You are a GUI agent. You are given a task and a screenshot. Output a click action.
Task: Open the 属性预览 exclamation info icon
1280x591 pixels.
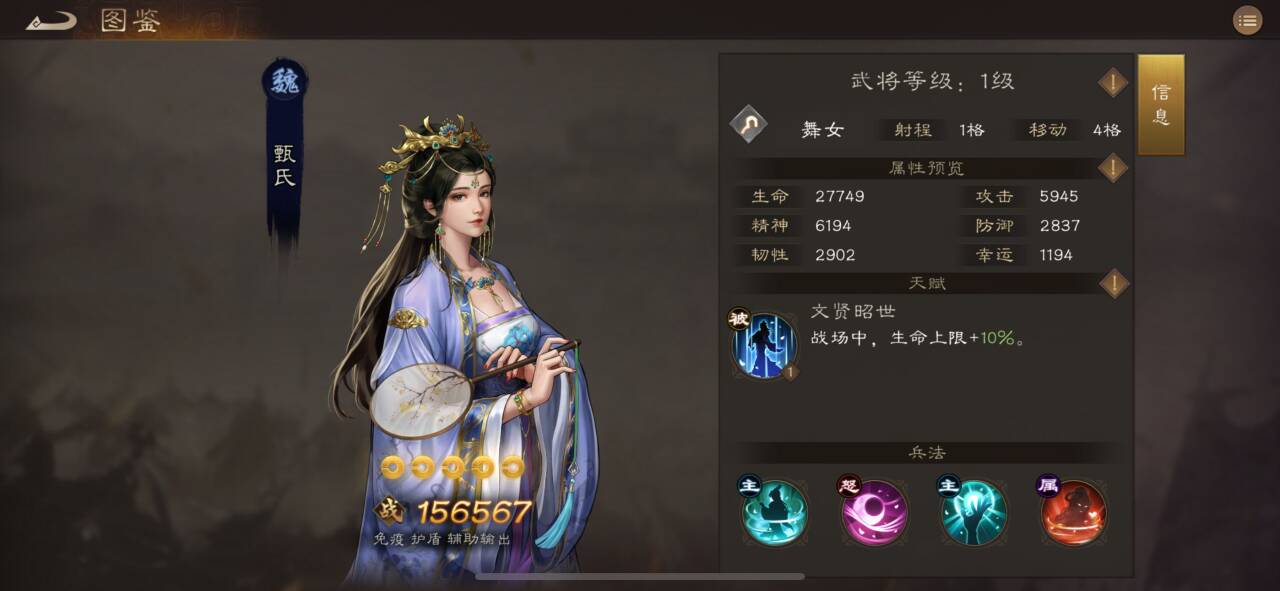[x=1113, y=168]
